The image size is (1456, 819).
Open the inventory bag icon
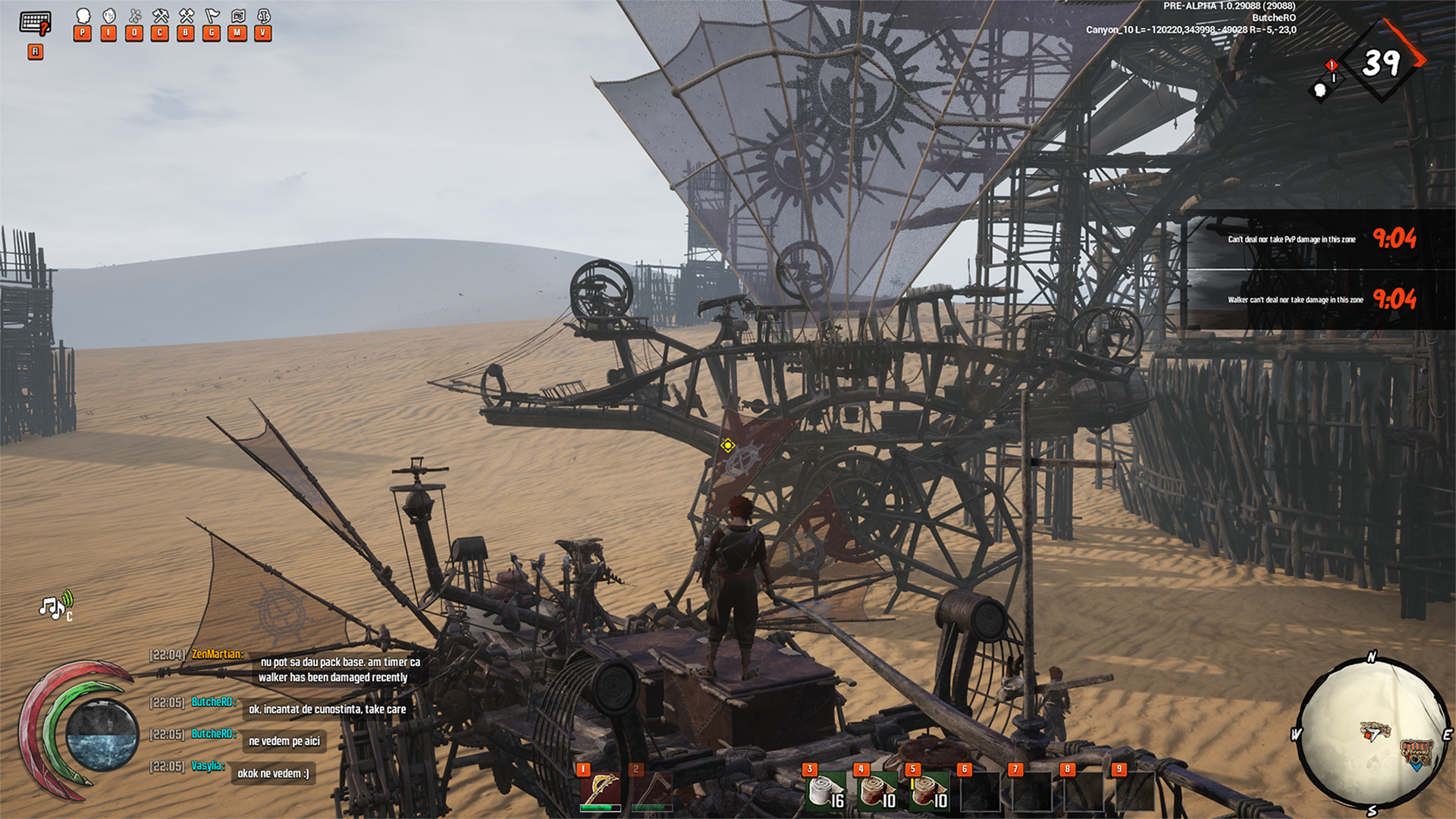[x=109, y=17]
